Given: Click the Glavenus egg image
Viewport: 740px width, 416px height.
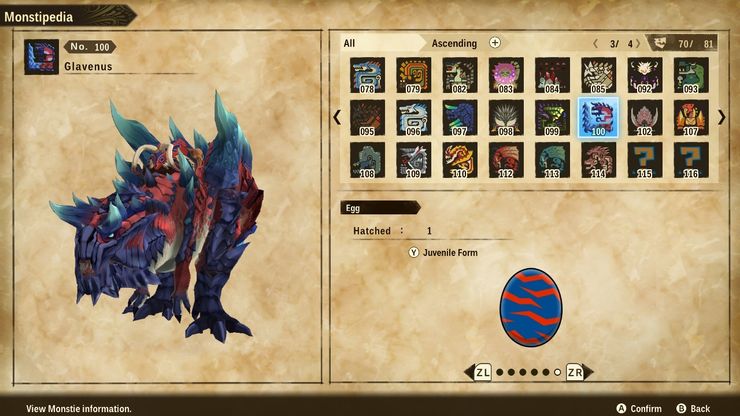Looking at the screenshot, I should pos(530,305).
